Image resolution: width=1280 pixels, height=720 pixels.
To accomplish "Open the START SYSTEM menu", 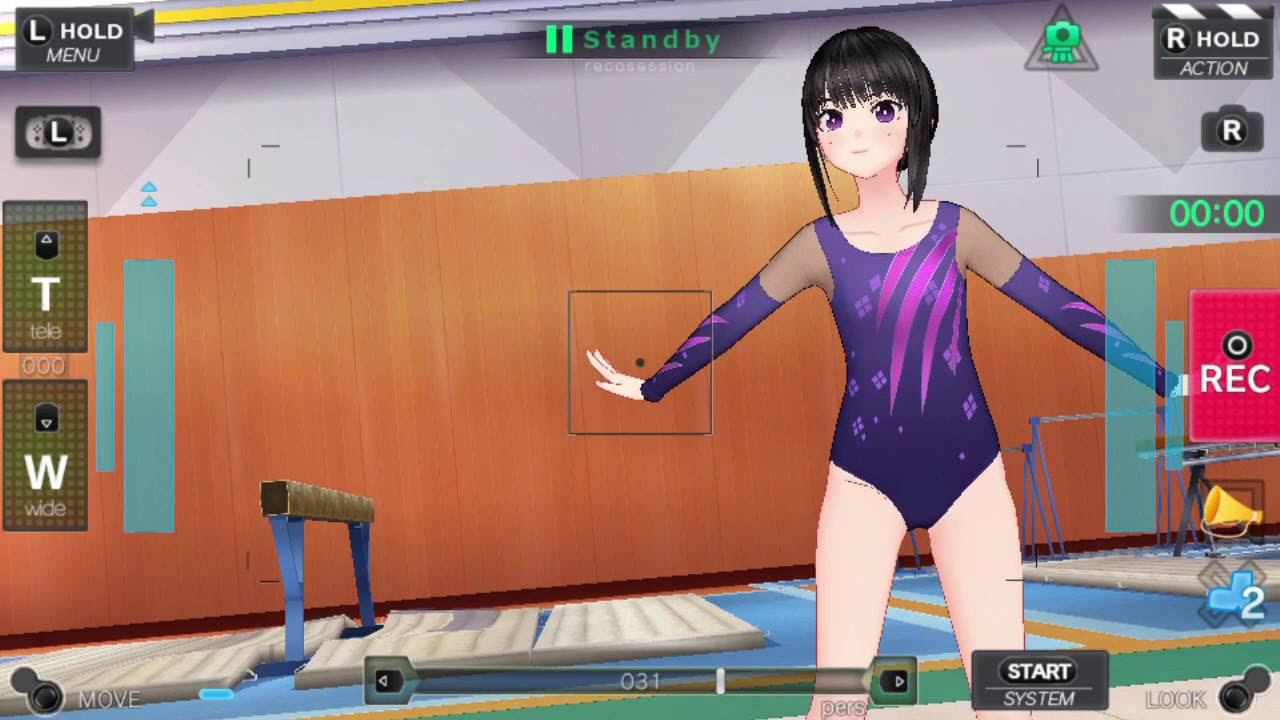I will 1039,682.
